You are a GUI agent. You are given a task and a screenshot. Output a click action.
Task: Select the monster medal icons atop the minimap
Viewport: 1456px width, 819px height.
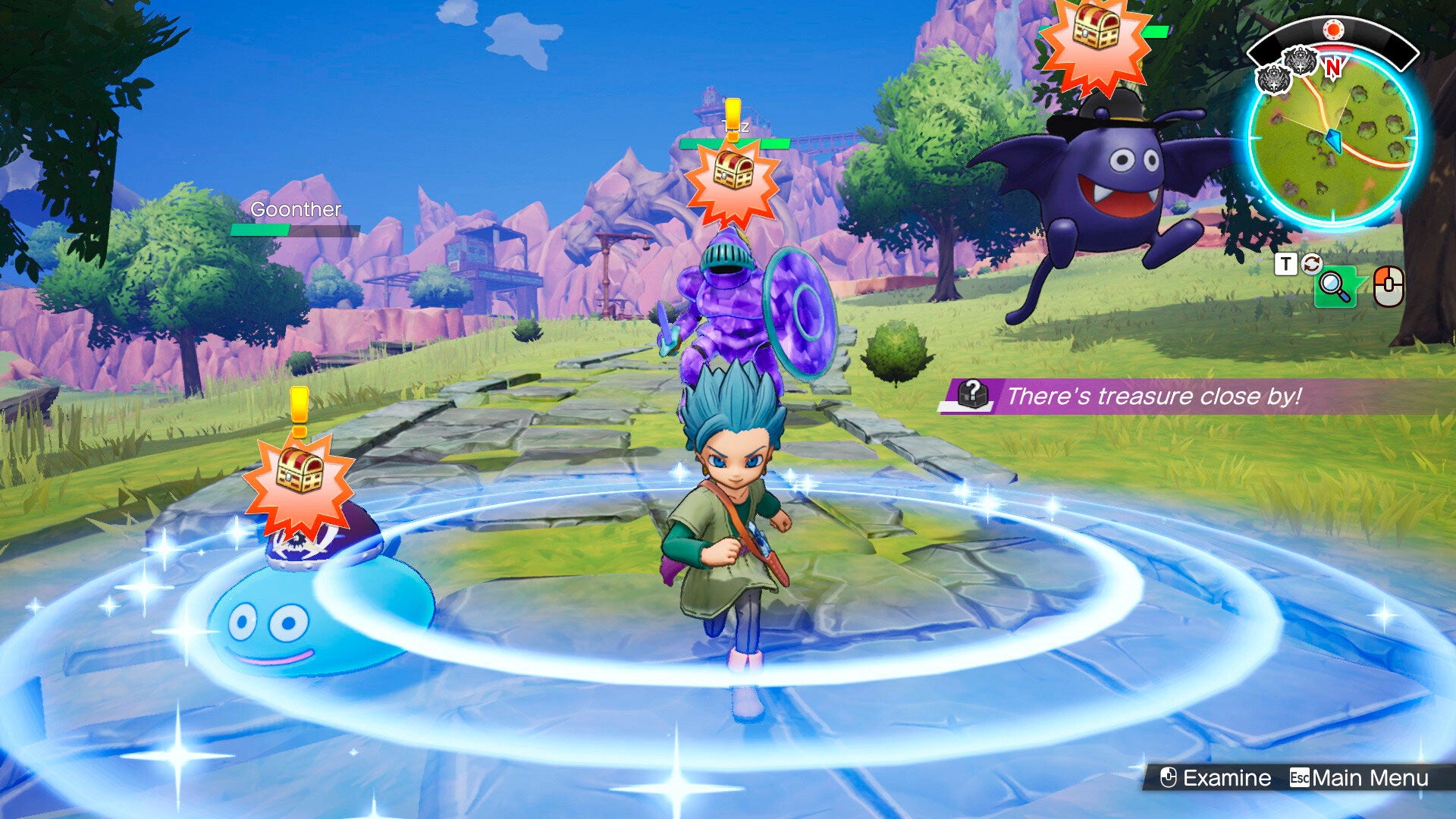click(1288, 67)
